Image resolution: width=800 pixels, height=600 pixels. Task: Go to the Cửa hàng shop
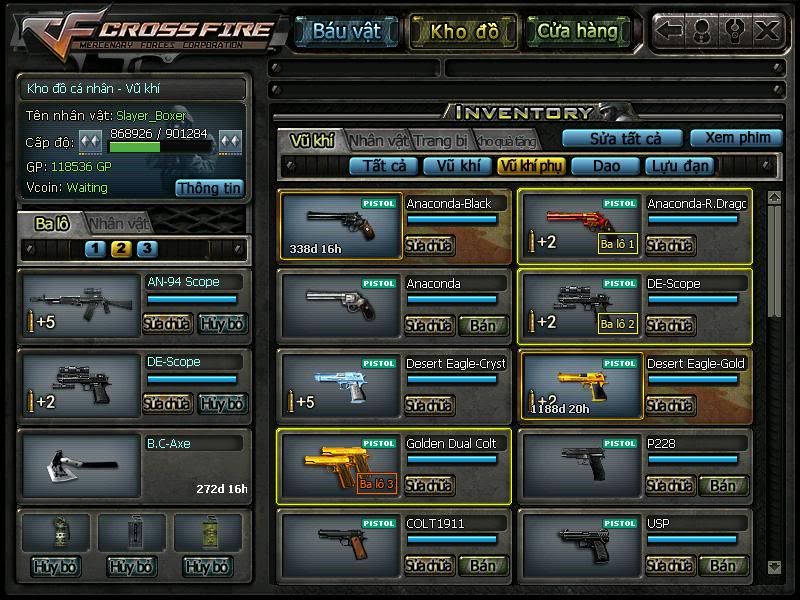(x=578, y=31)
